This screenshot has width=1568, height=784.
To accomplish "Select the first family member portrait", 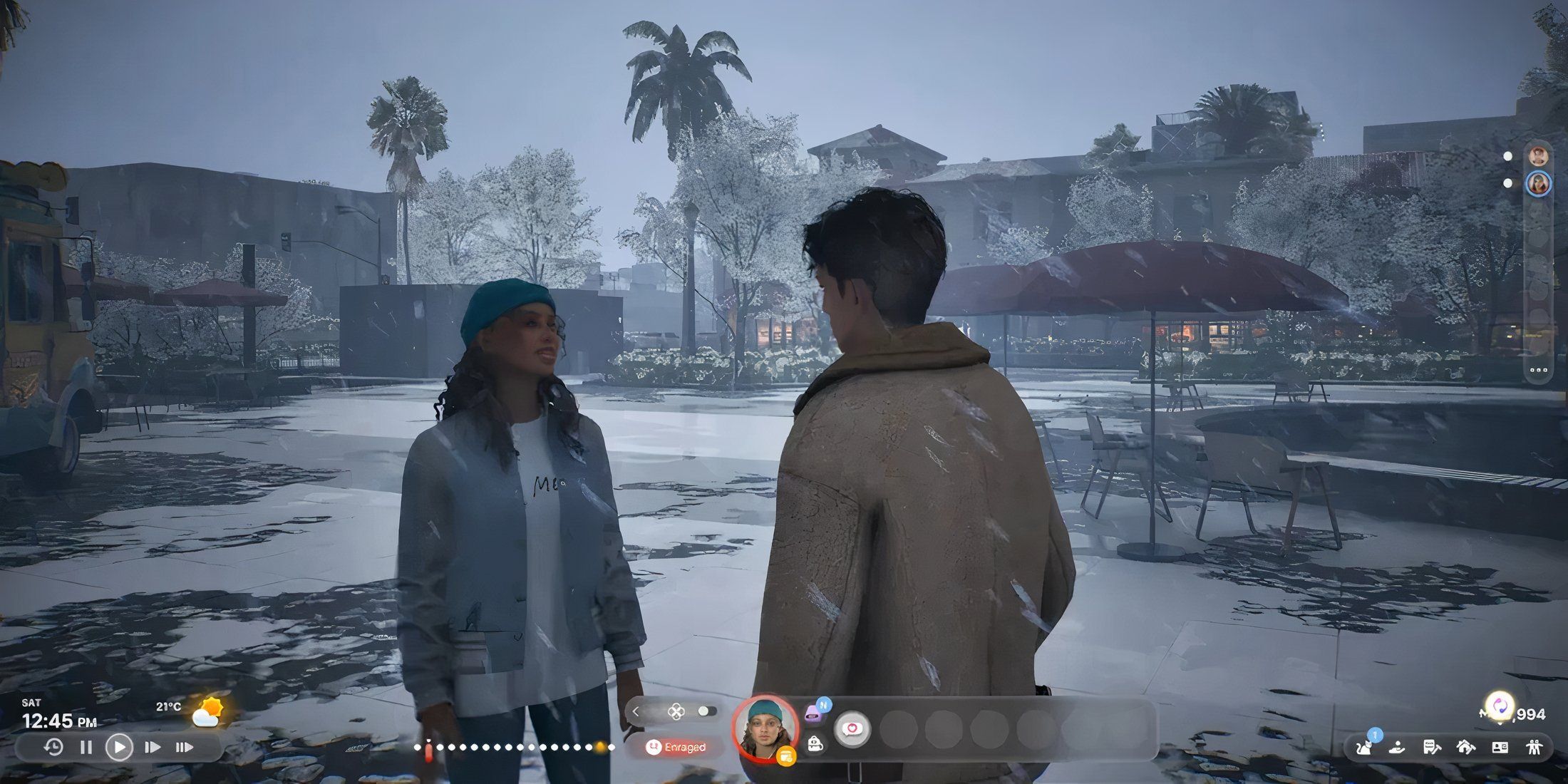I will click(x=1538, y=156).
